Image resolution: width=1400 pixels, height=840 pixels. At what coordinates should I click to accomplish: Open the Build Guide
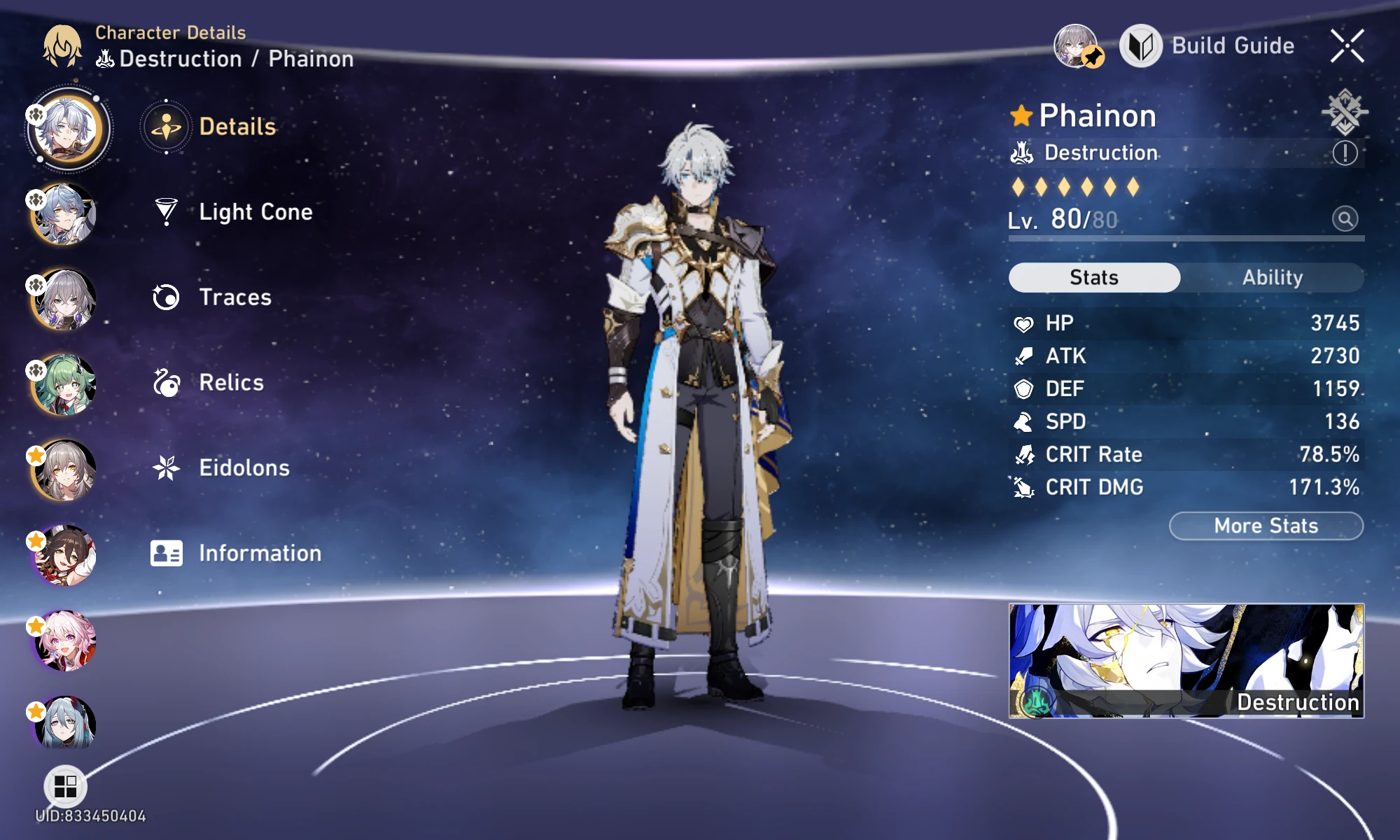coord(1208,46)
